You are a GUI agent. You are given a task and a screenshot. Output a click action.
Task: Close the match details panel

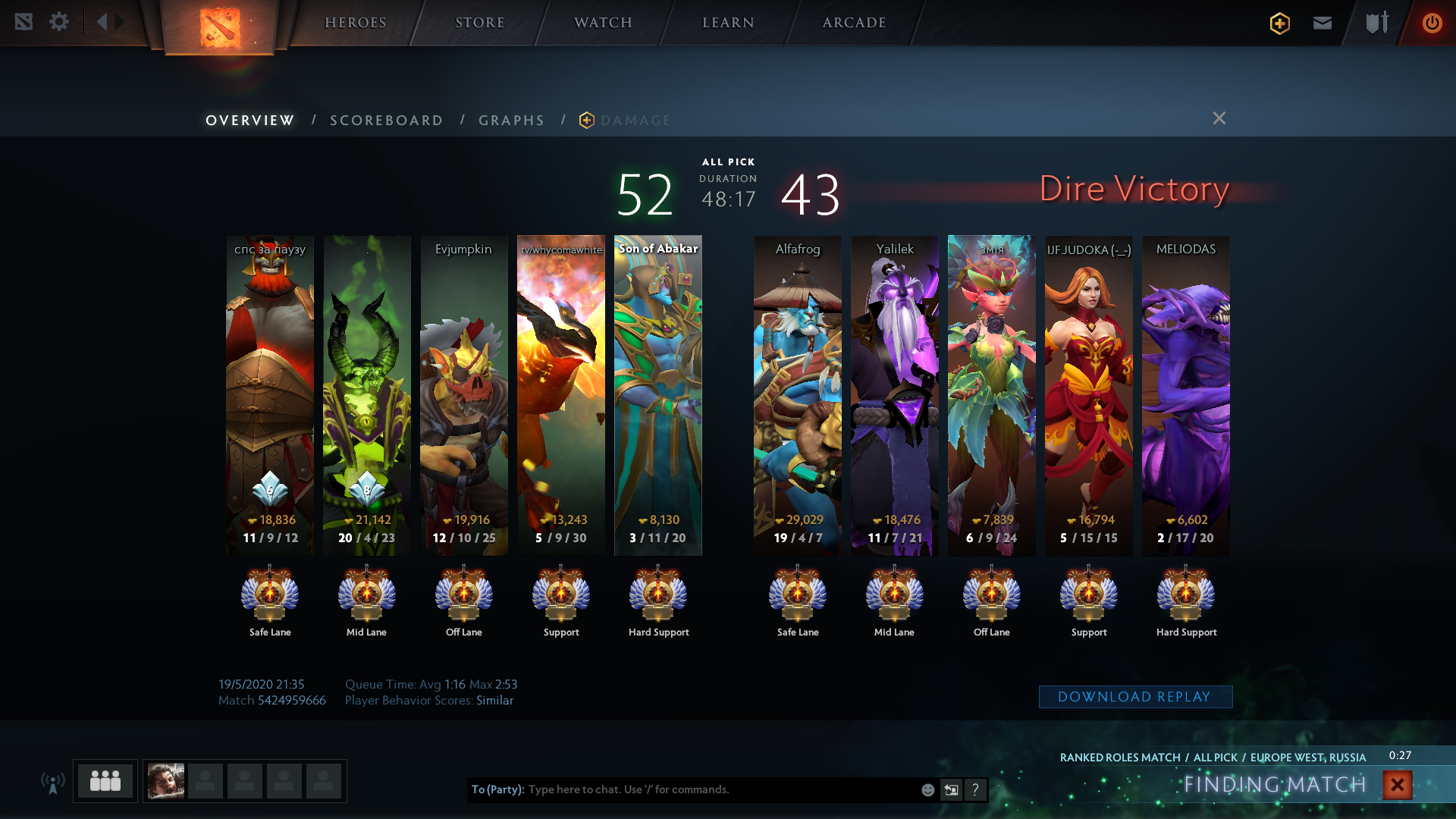coord(1219,118)
